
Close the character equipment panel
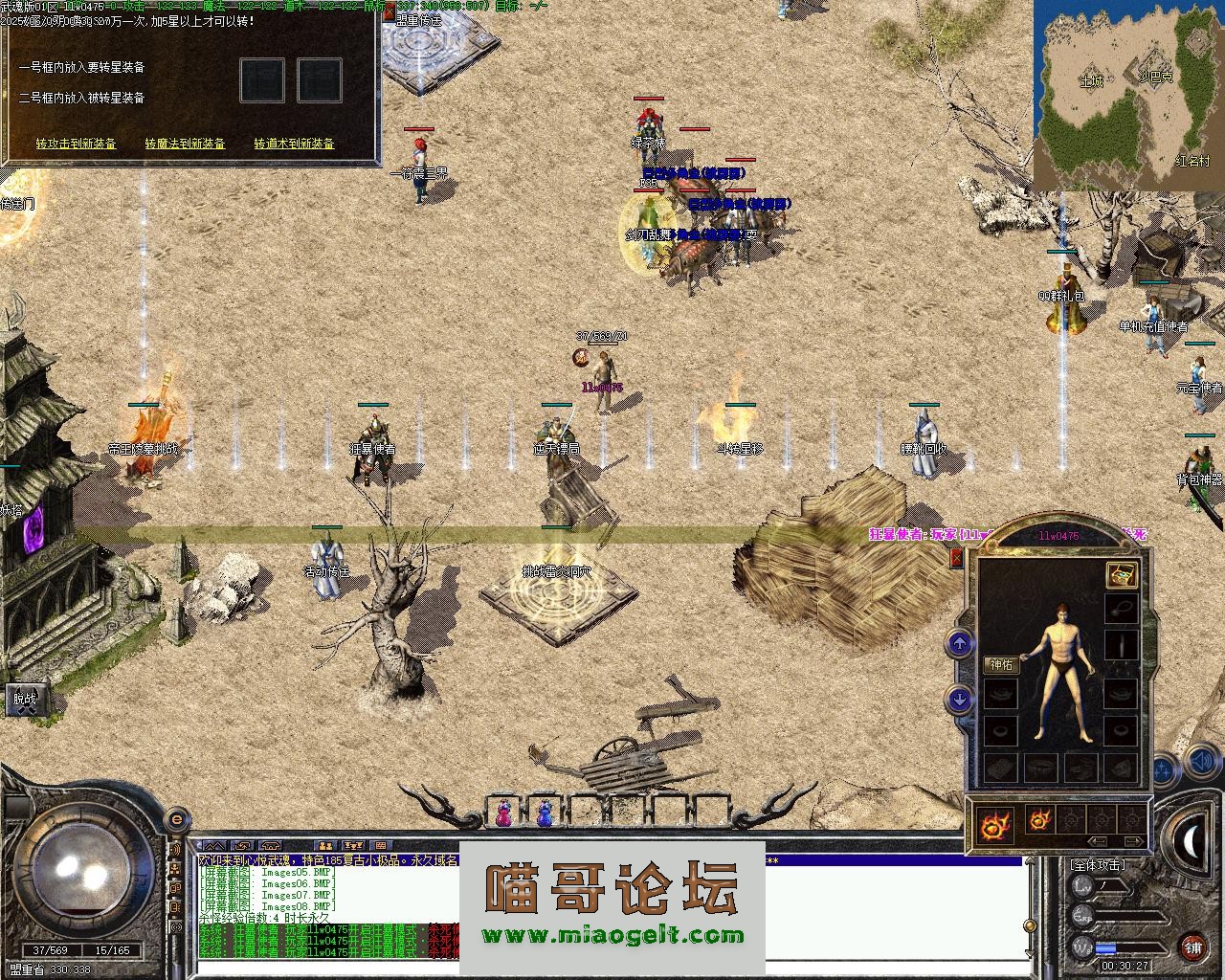click(x=956, y=558)
